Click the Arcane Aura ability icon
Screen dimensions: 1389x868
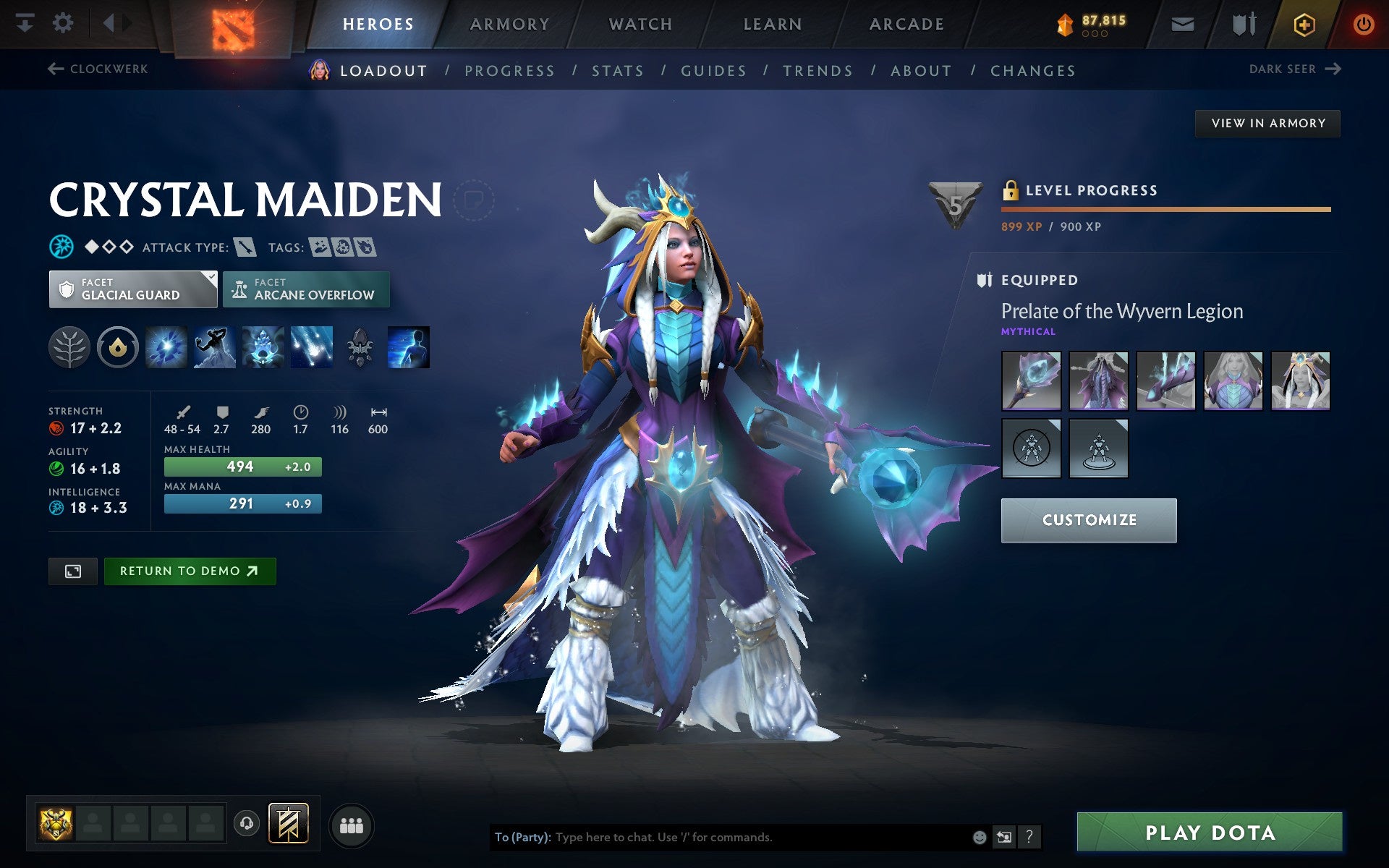(x=263, y=346)
